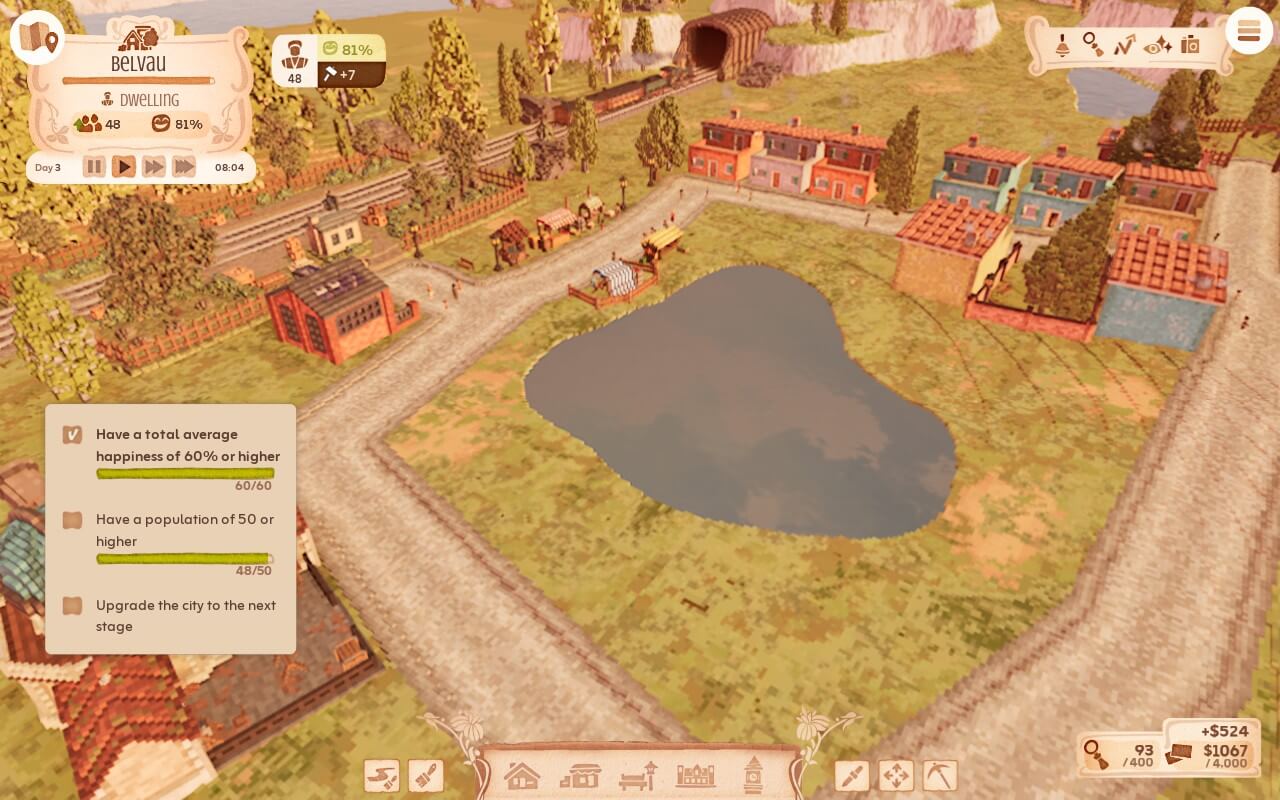Pause the game time

click(94, 167)
